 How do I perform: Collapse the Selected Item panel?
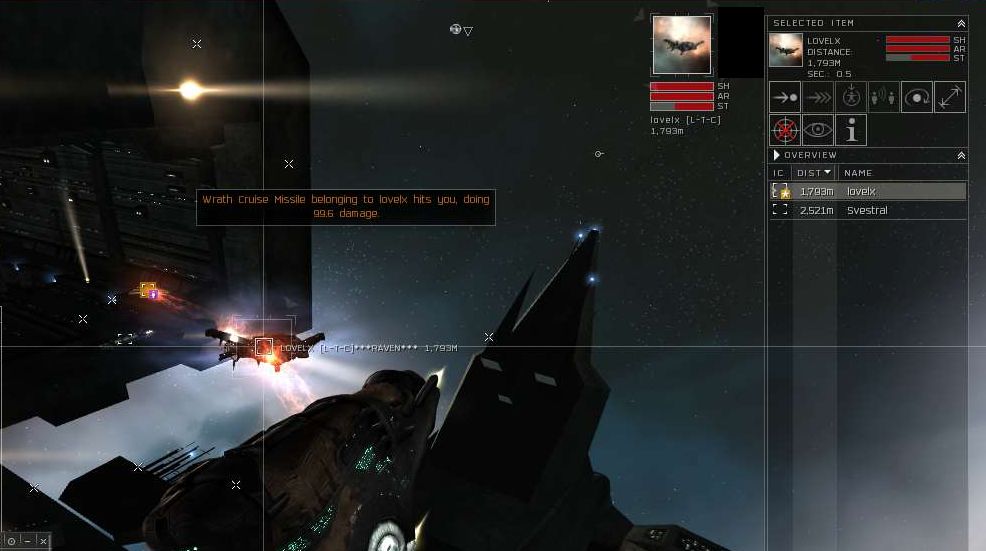[x=961, y=23]
